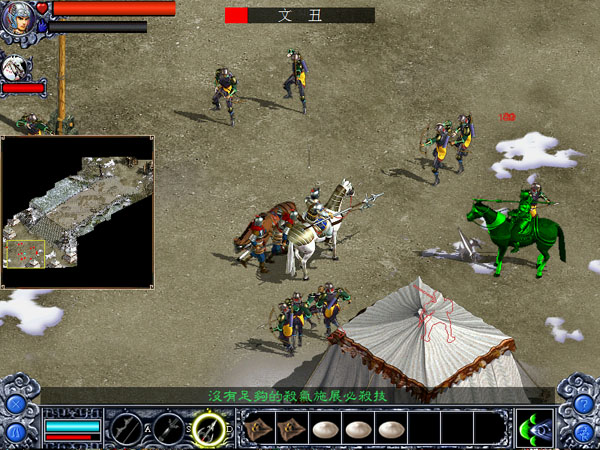
Task: Click the battlefield minimap
Action: (x=77, y=212)
